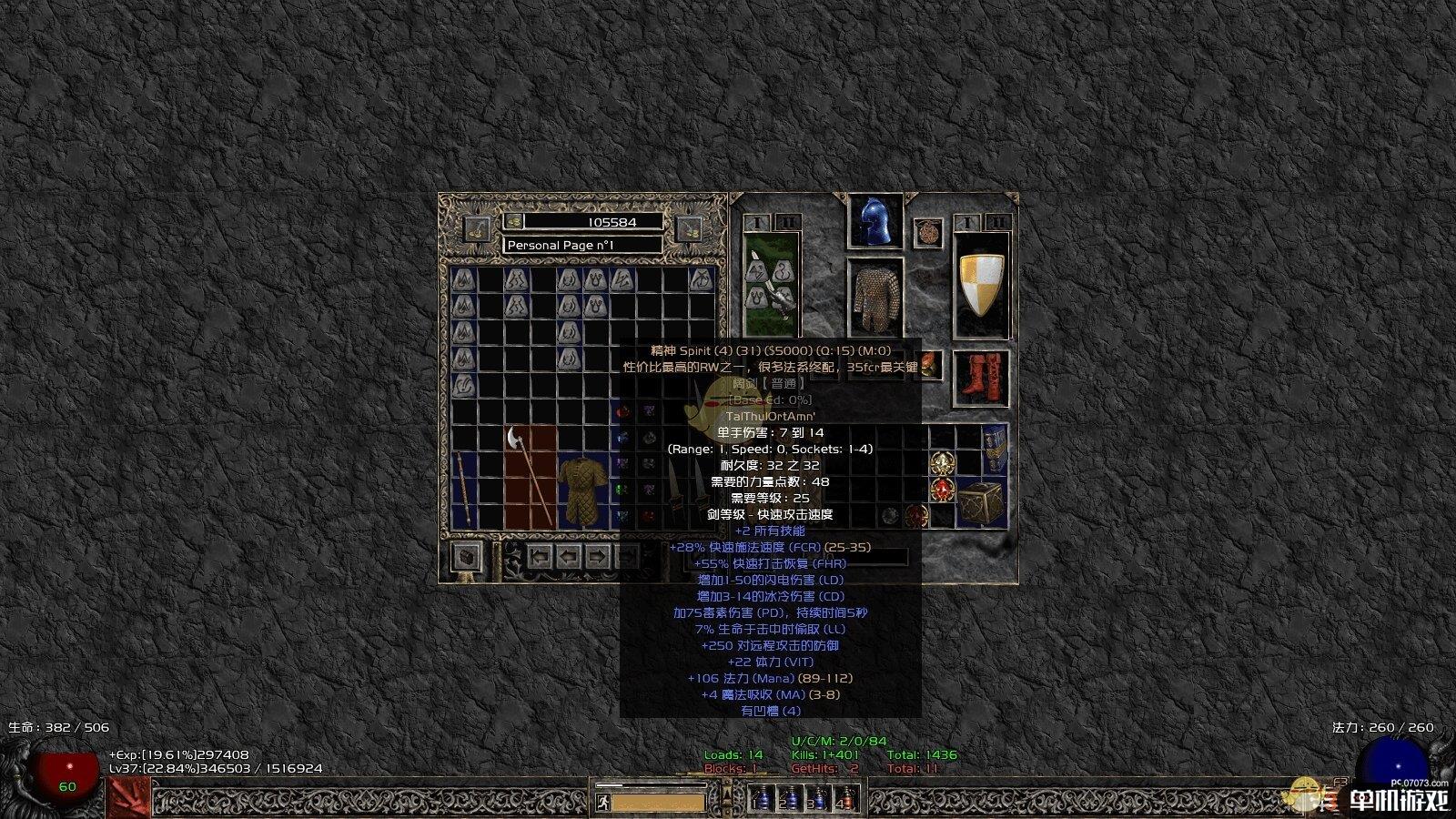This screenshot has width=1456, height=819.
Task: Toggle the run/walk button
Action: click(602, 802)
